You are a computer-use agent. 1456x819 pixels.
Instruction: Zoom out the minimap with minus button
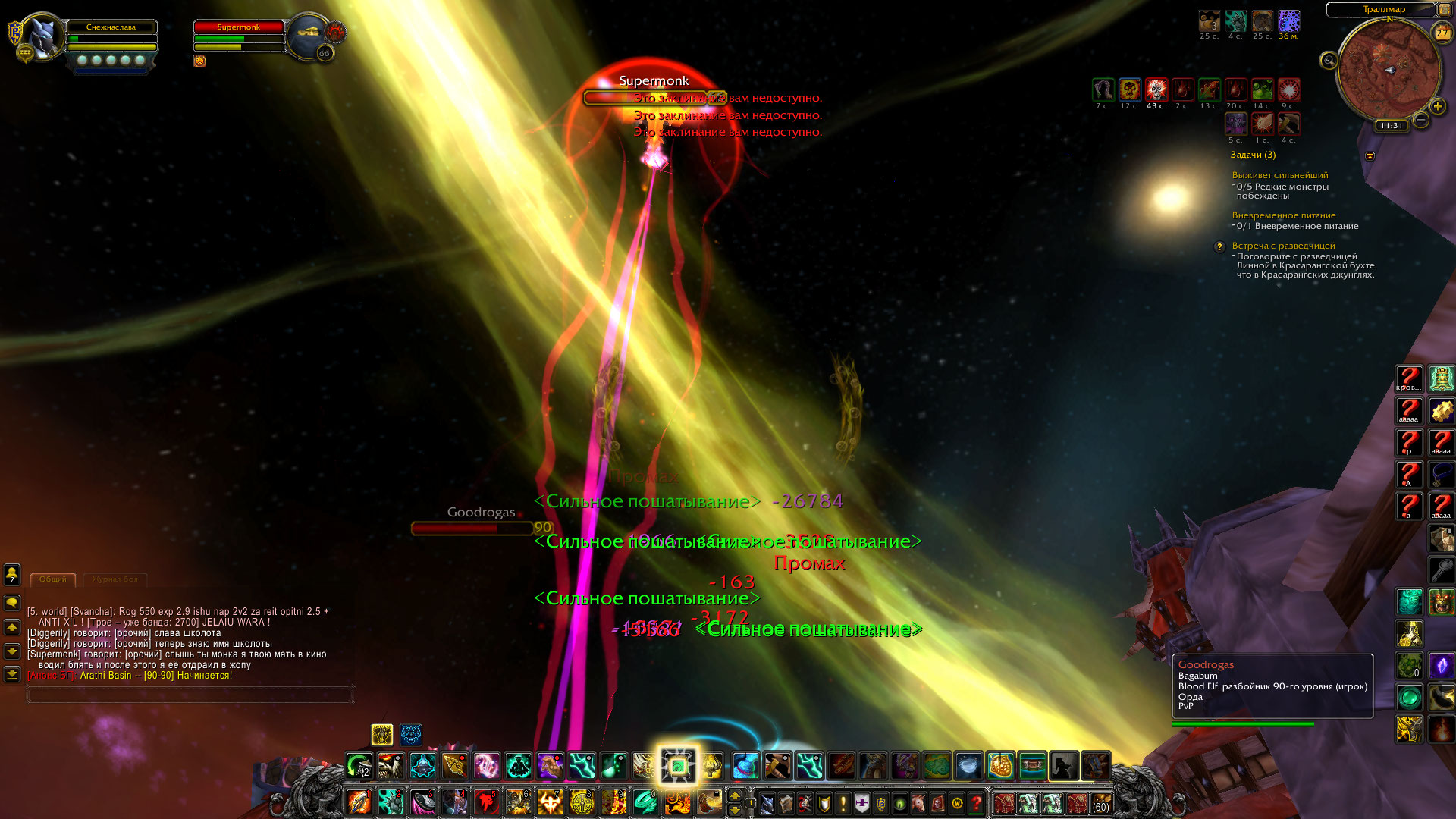[1421, 120]
